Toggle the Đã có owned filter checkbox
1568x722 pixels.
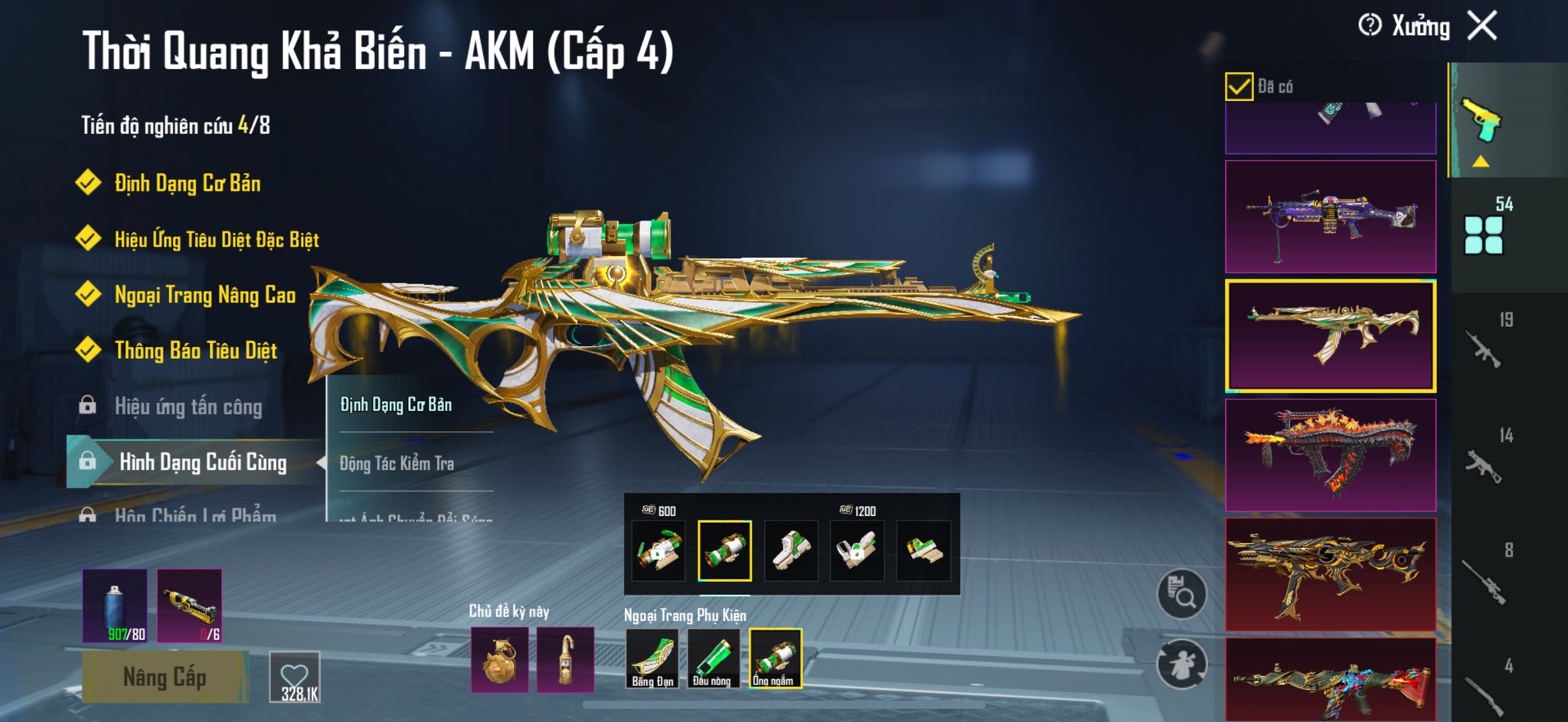point(1239,87)
